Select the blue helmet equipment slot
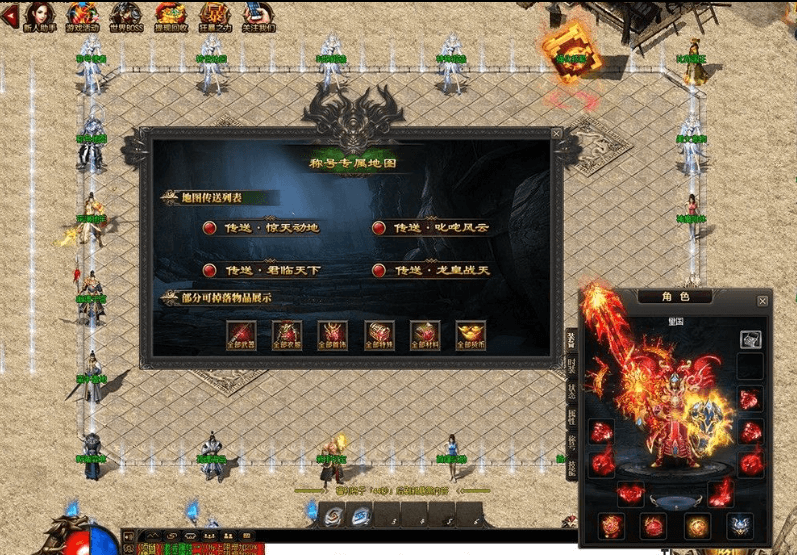Viewport: 797px width, 555px height. tap(737, 523)
